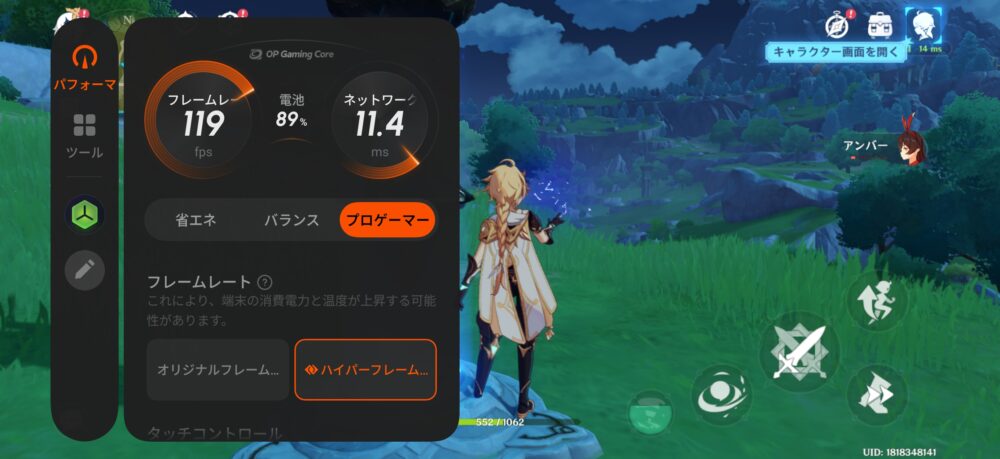
Task: Tap the sprint dash button
Action: pyautogui.click(x=877, y=393)
